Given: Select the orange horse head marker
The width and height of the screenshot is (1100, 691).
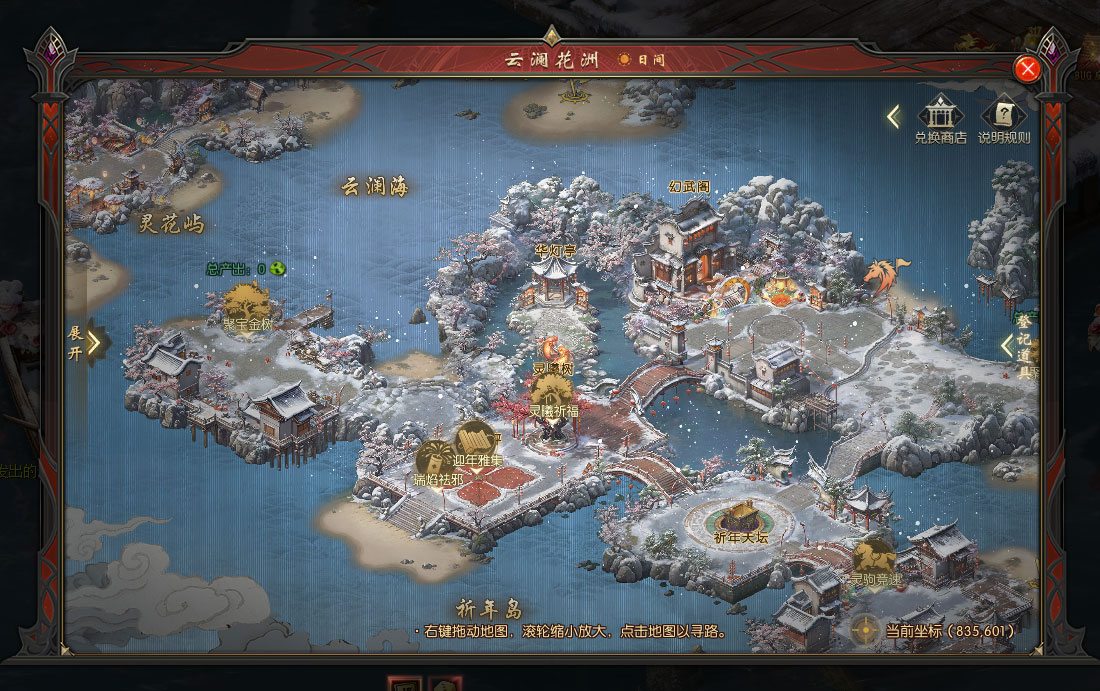Looking at the screenshot, I should (x=886, y=275).
